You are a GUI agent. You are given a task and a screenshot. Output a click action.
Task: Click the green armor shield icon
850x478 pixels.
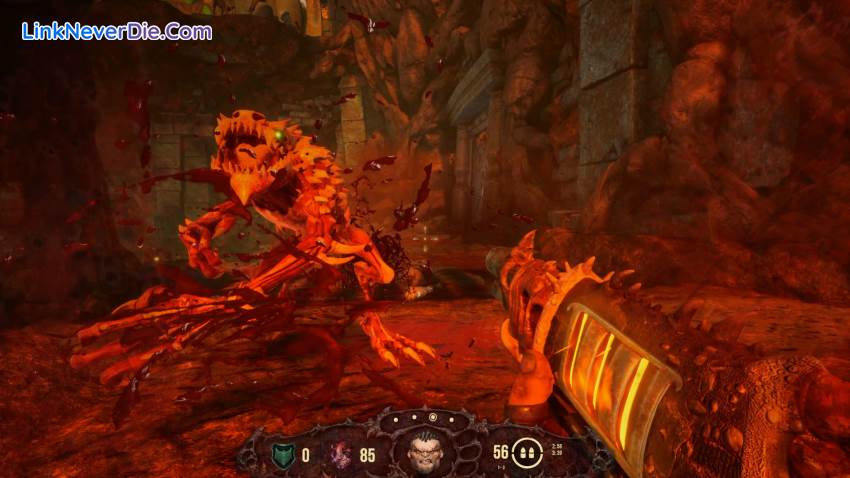tap(281, 456)
